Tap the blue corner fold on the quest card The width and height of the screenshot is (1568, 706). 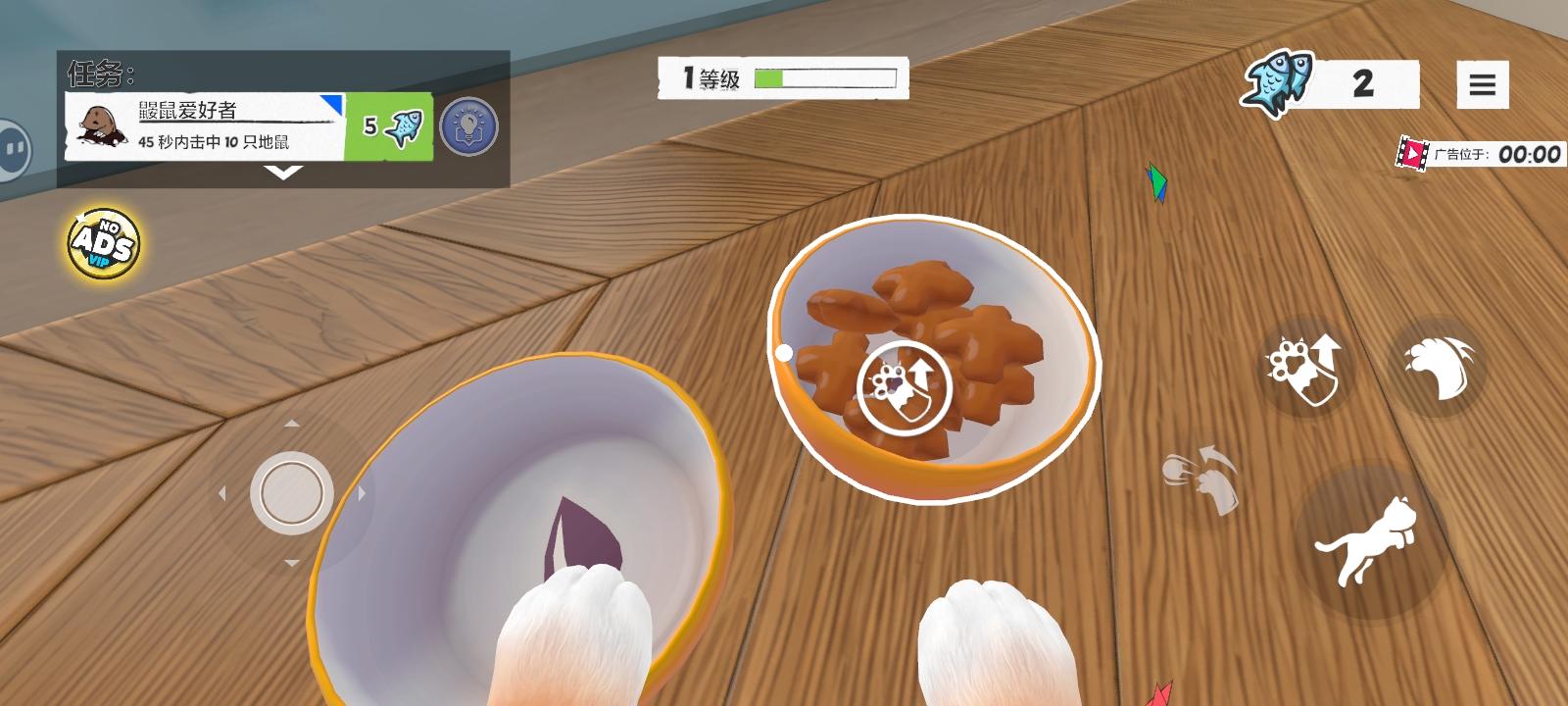(330, 104)
